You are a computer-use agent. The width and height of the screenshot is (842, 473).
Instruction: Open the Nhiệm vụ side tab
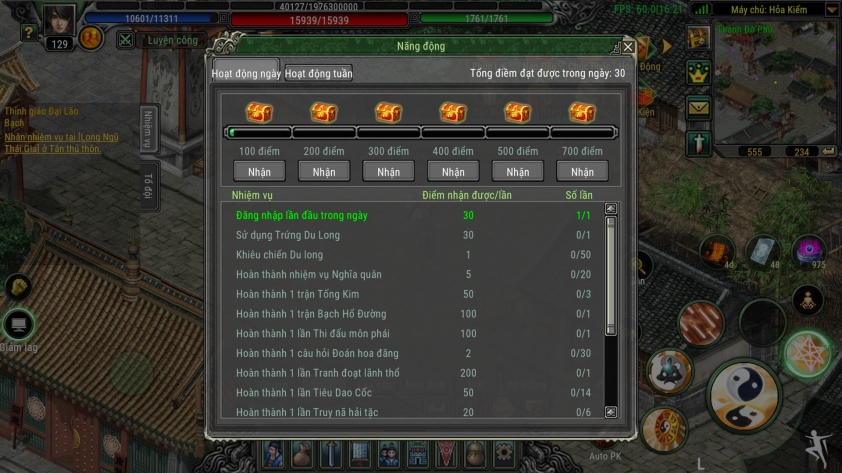[147, 129]
